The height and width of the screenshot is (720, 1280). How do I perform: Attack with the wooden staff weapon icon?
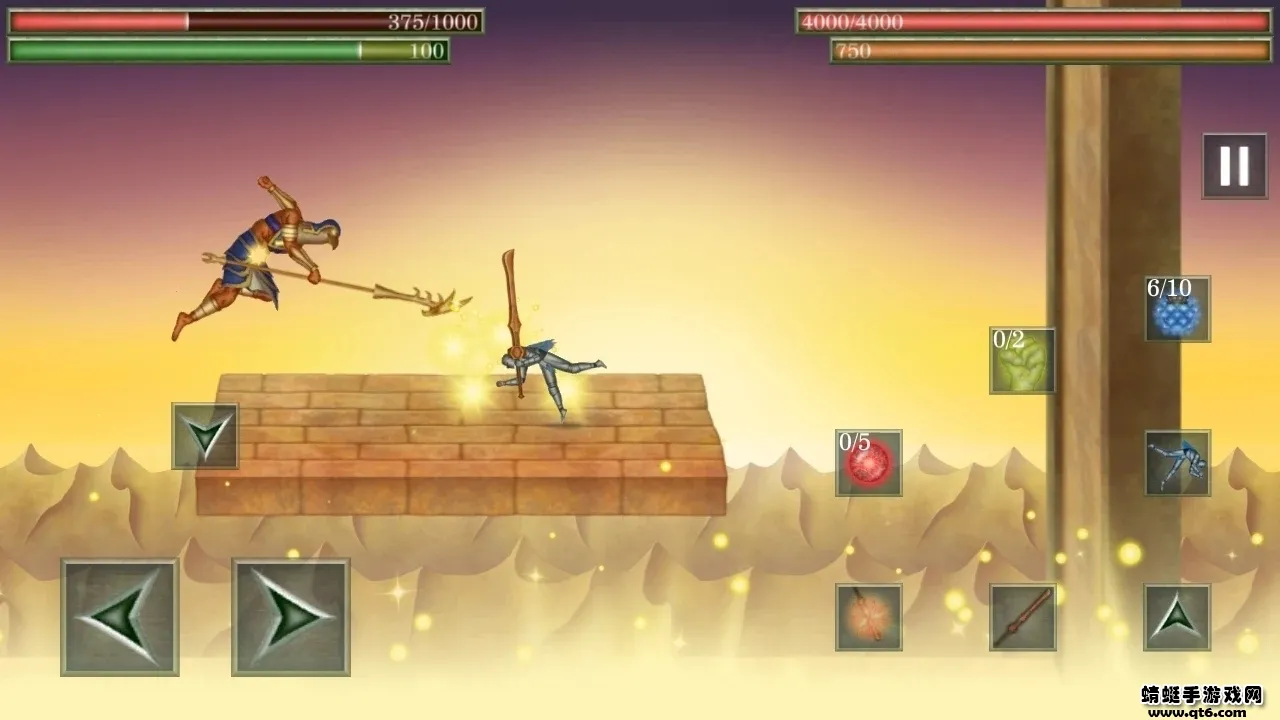click(x=1022, y=617)
